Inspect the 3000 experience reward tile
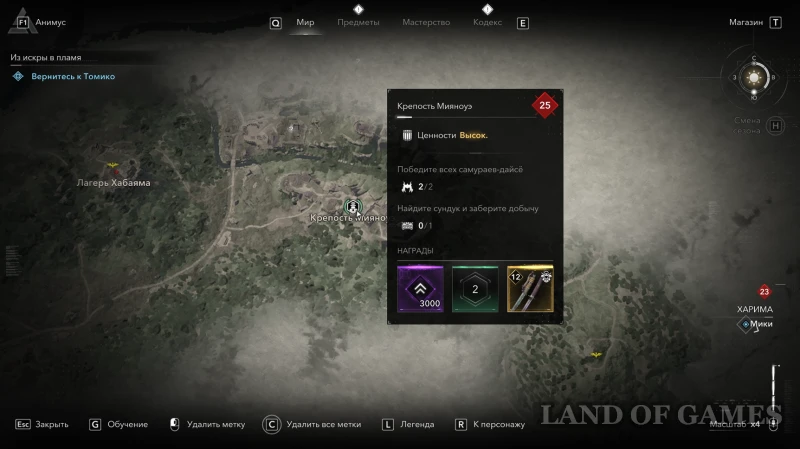This screenshot has width=800, height=449. coord(421,289)
